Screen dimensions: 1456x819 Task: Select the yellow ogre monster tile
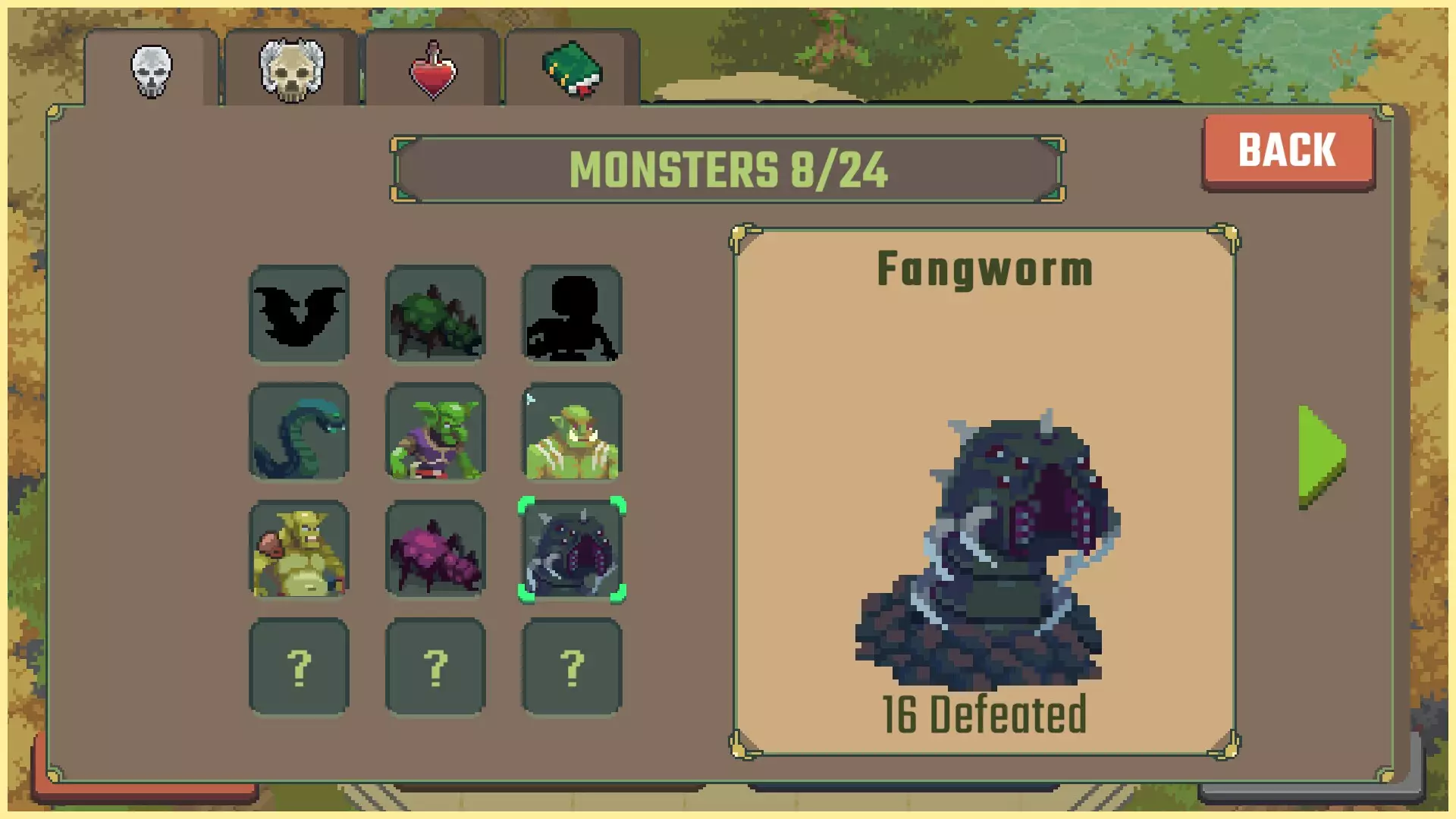coord(300,549)
